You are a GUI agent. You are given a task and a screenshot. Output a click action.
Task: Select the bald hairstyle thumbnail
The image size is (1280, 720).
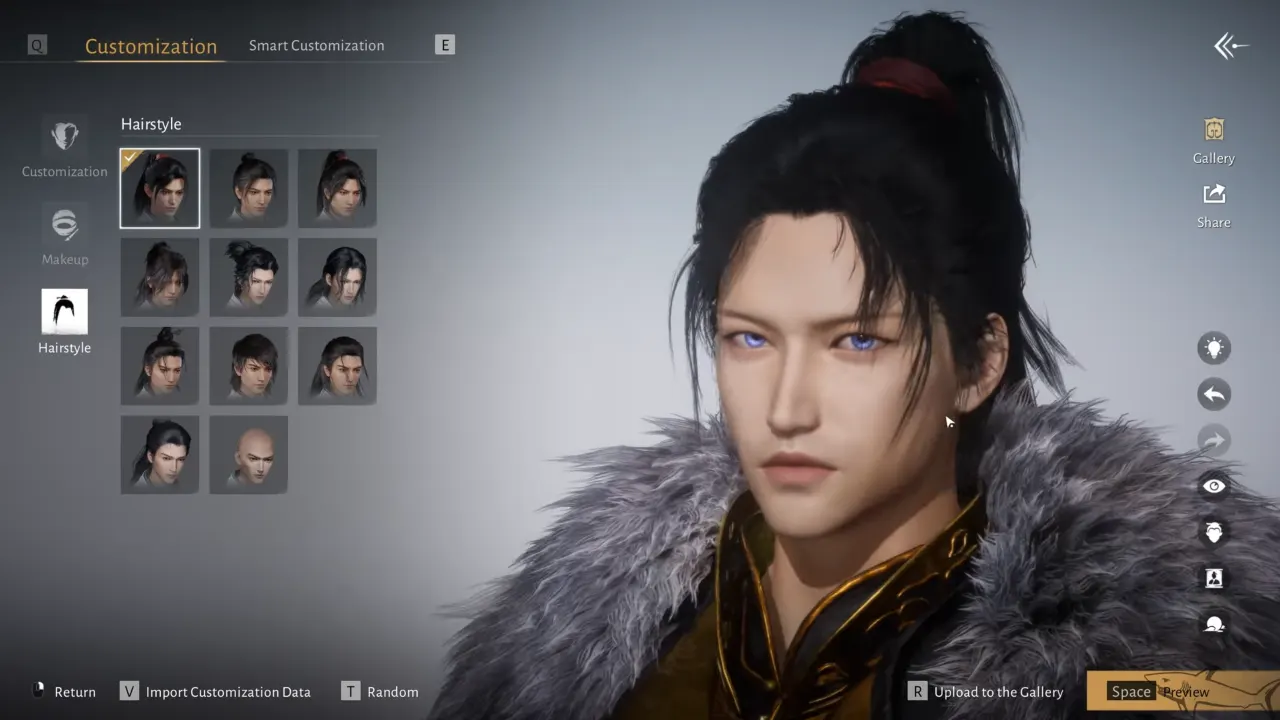pos(248,454)
